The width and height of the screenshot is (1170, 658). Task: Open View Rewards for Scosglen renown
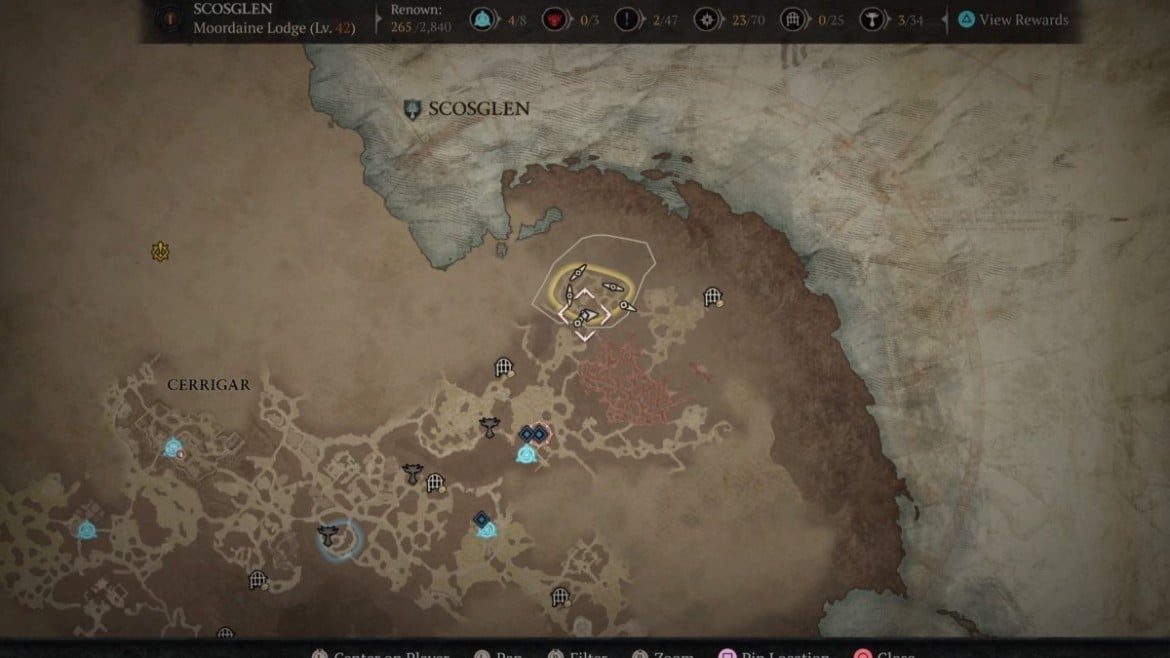[1012, 20]
